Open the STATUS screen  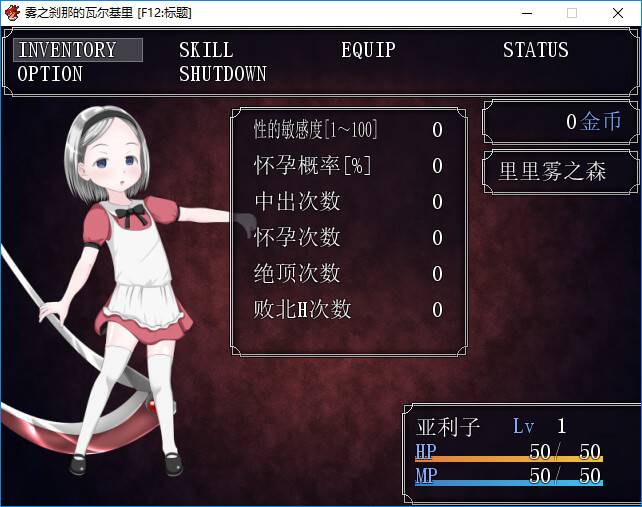pos(535,50)
